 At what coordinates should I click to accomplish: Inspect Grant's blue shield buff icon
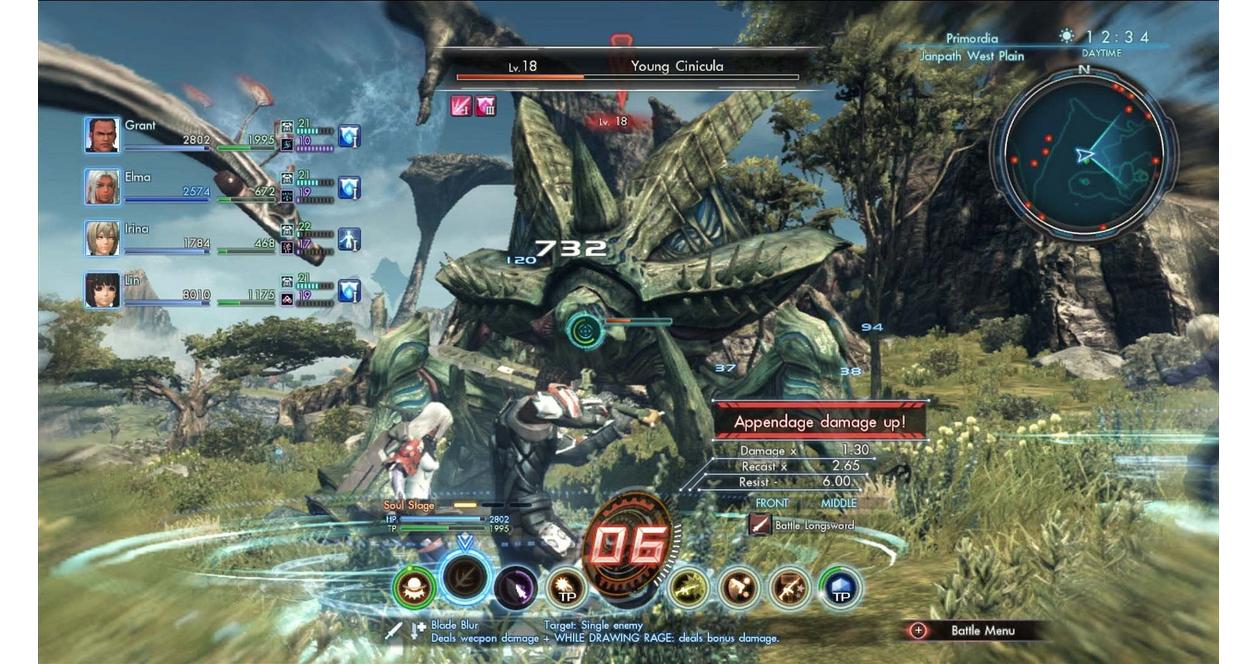(x=349, y=135)
